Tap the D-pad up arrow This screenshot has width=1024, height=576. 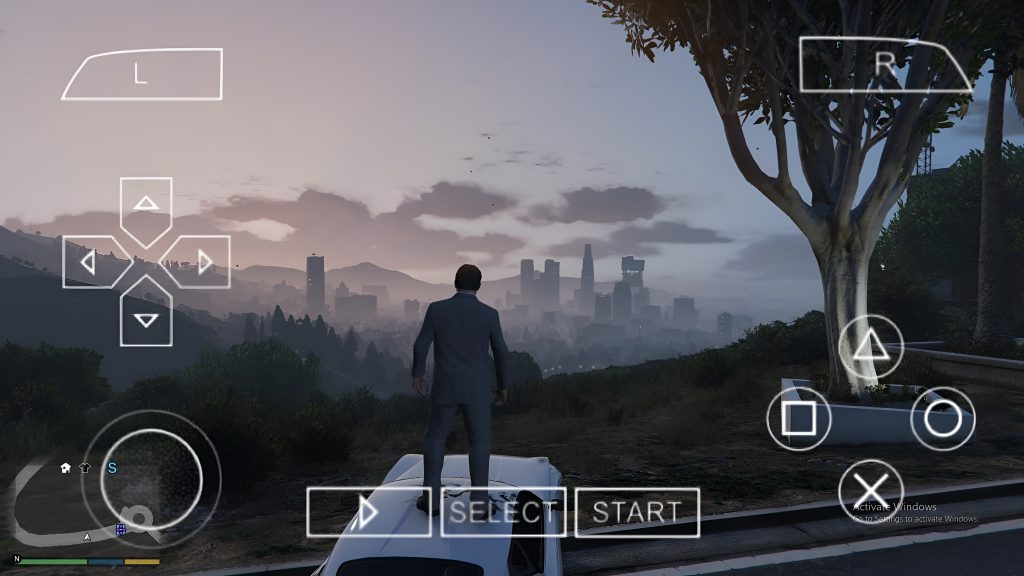[147, 204]
